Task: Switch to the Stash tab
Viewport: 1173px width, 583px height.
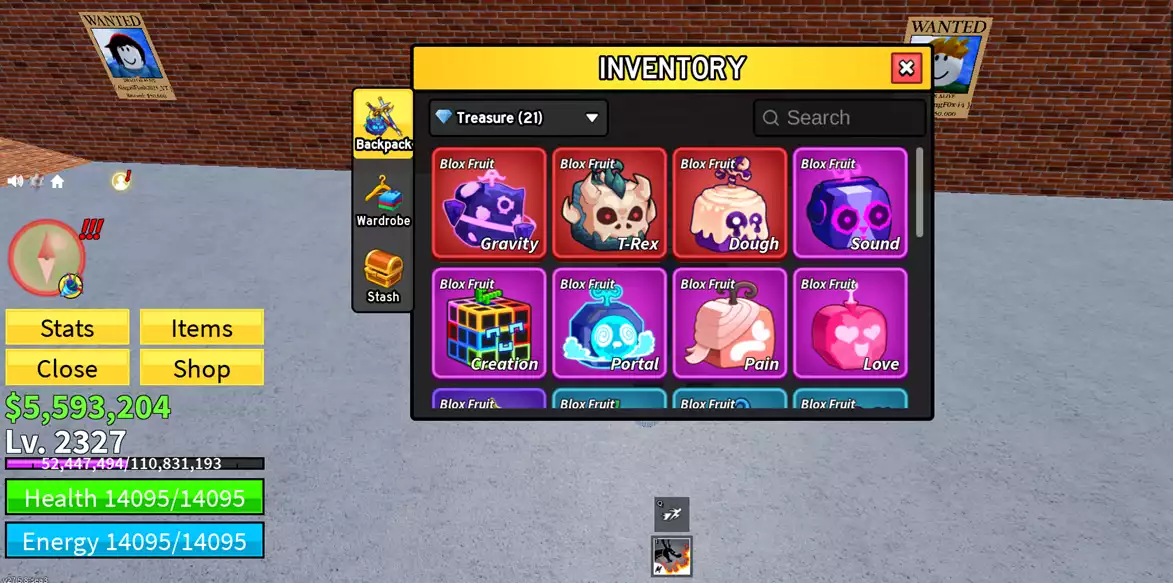Action: click(383, 275)
